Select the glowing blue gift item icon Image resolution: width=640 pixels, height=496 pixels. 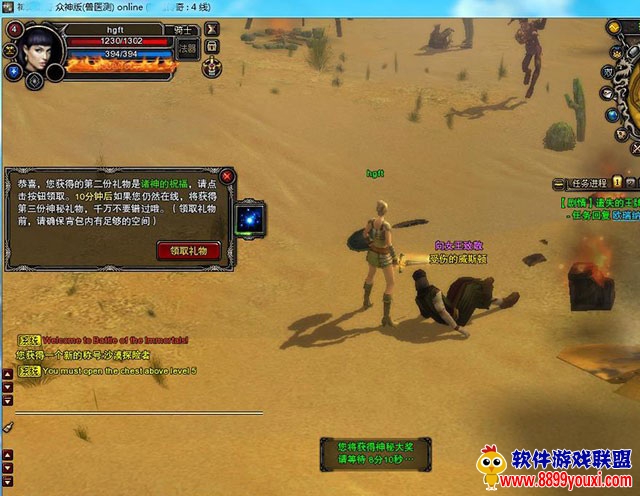[249, 219]
